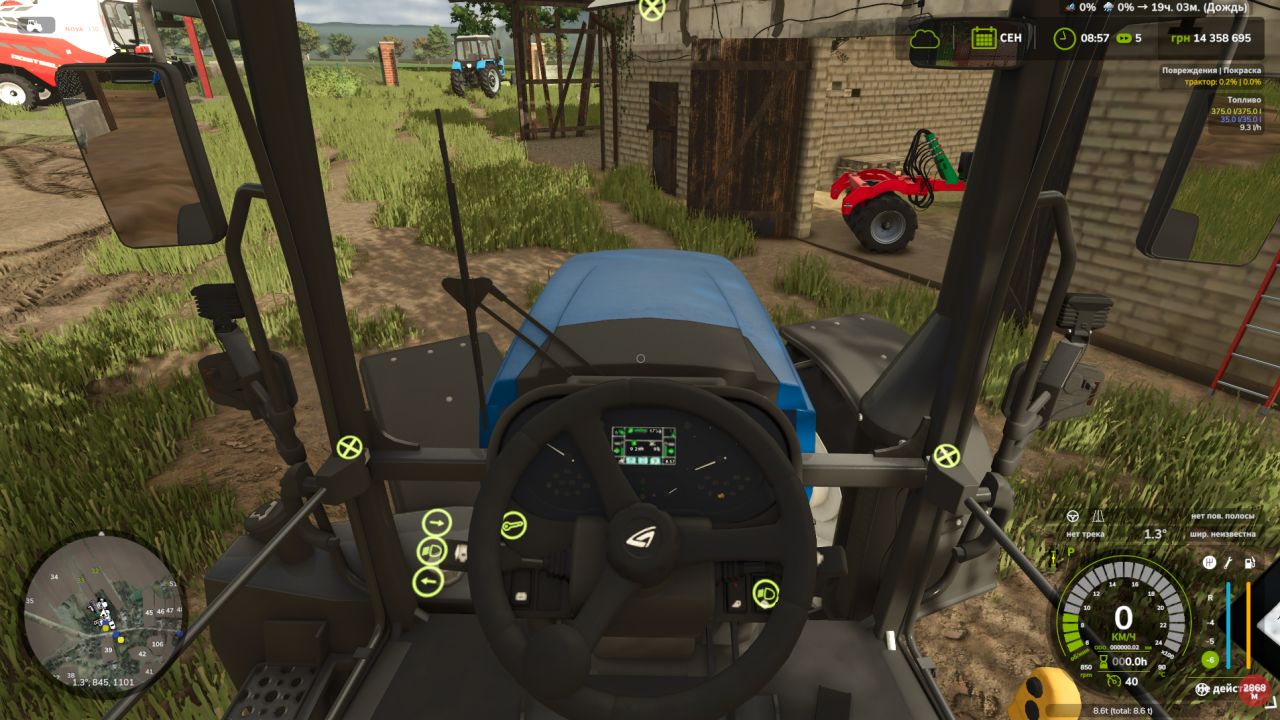Viewport: 1280px width, 720px height.
Task: Toggle the window crosshair control on the left pillar
Action: [x=348, y=445]
